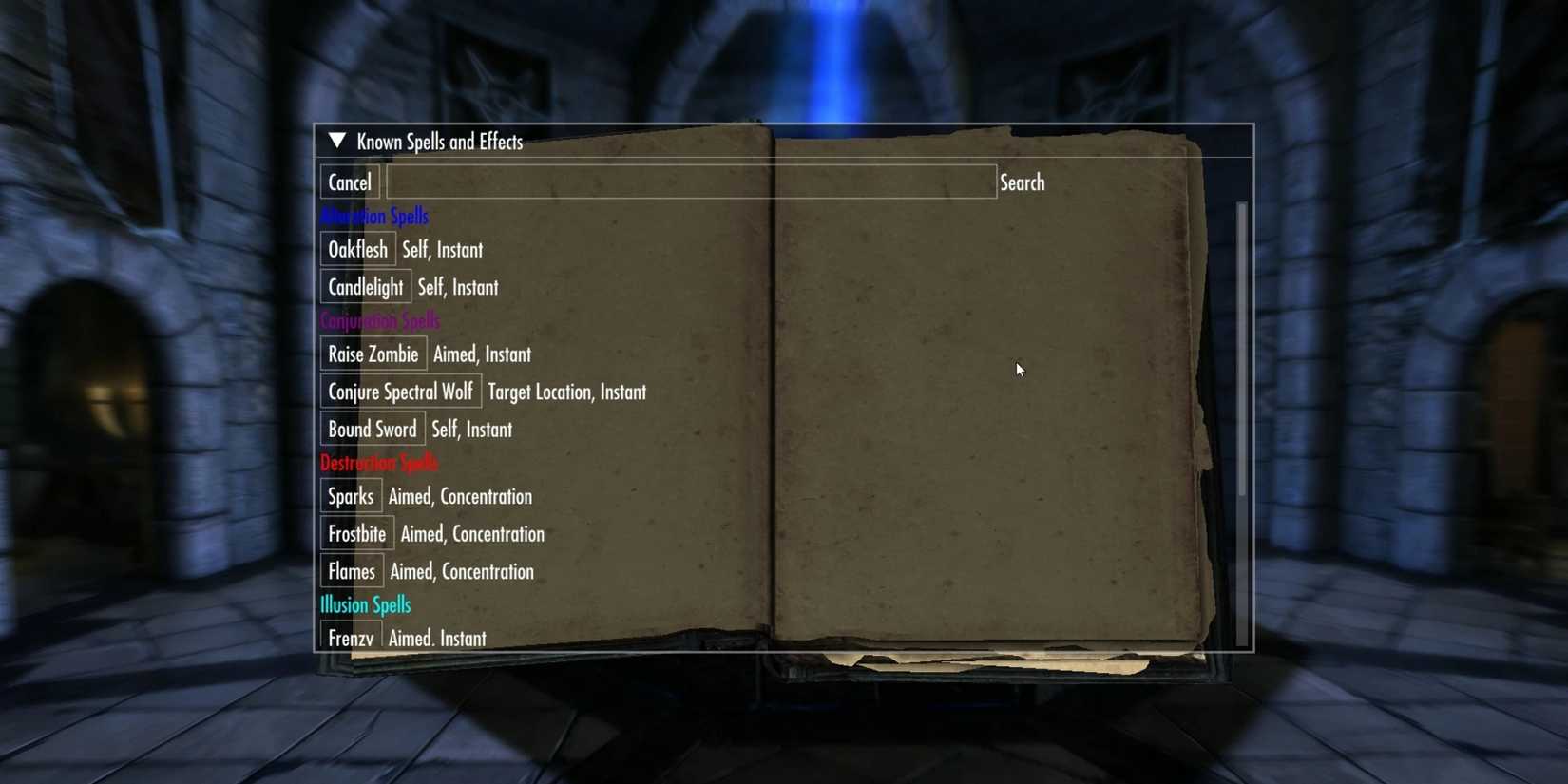This screenshot has width=1568, height=784.
Task: Click the Illusion Spells category header
Action: pyautogui.click(x=365, y=604)
